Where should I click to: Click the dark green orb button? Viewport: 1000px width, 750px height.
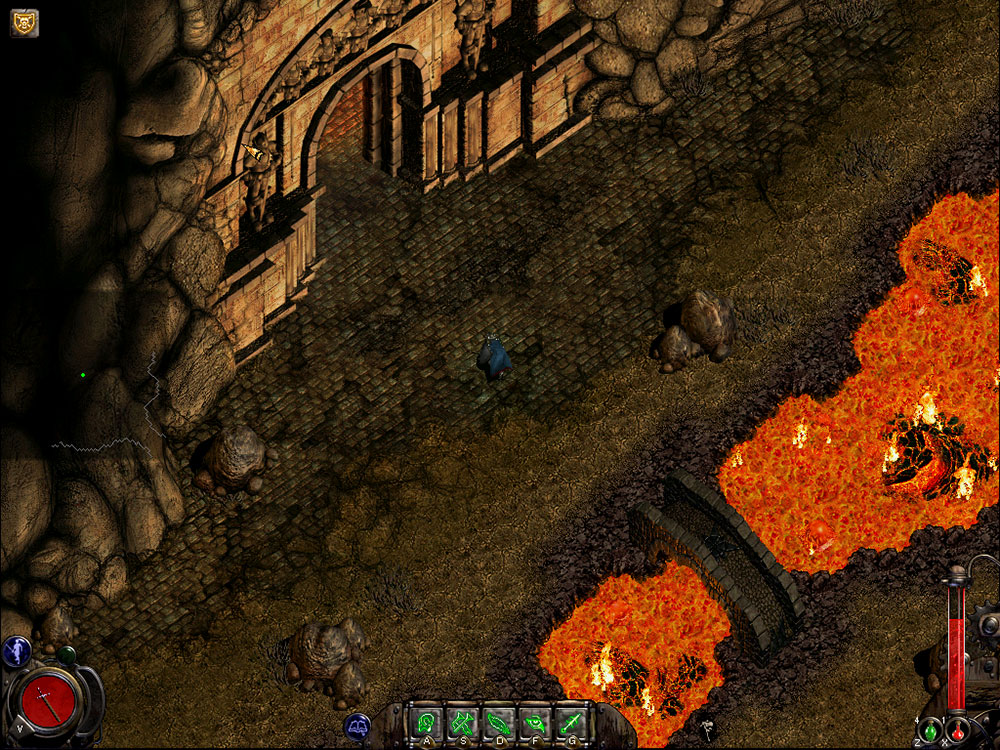(x=67, y=656)
